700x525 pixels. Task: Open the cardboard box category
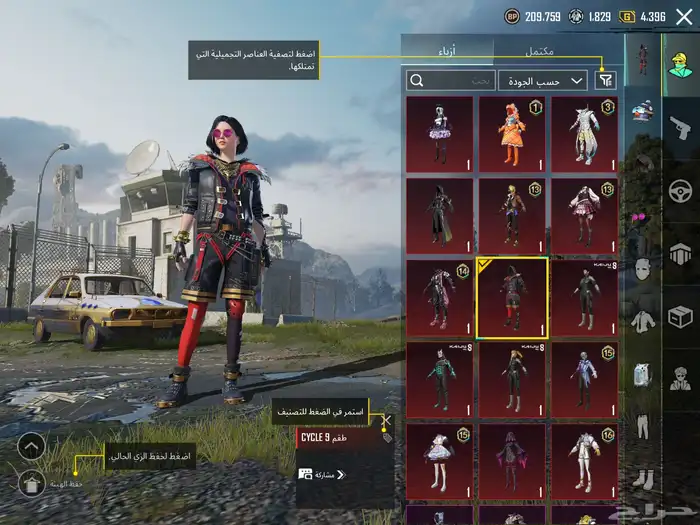tap(680, 317)
